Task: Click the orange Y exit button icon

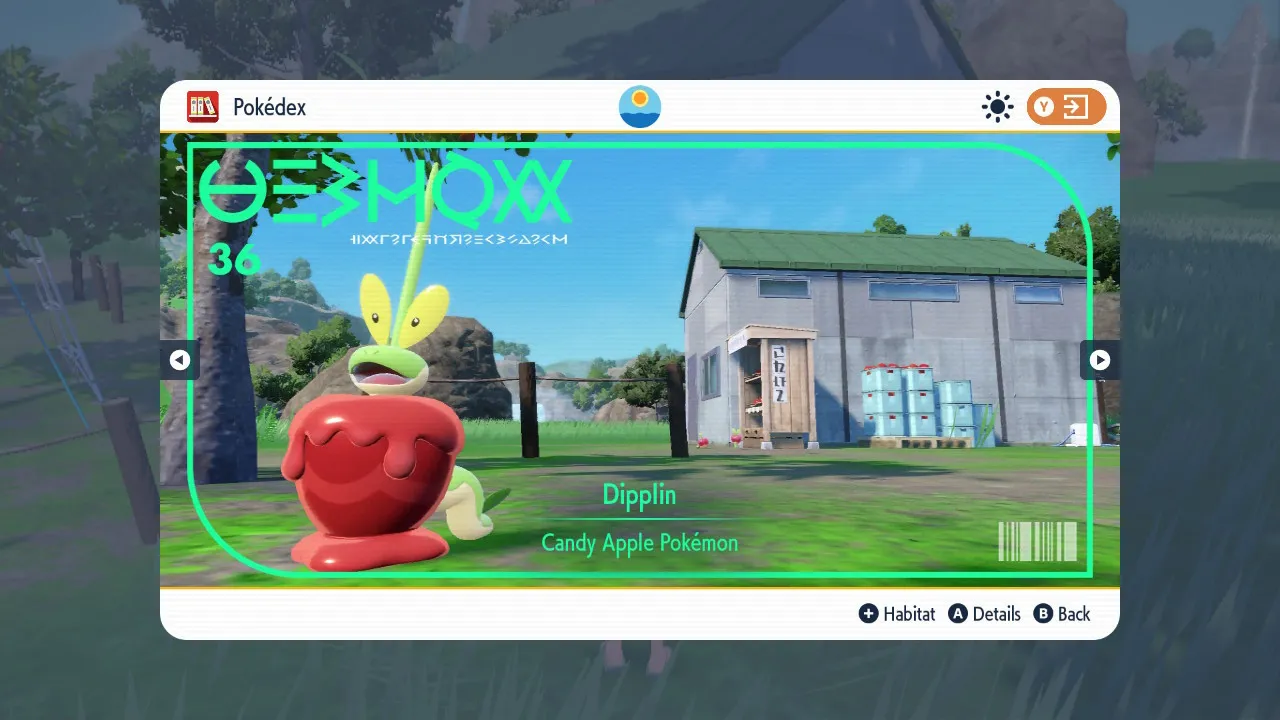Action: tap(1066, 107)
